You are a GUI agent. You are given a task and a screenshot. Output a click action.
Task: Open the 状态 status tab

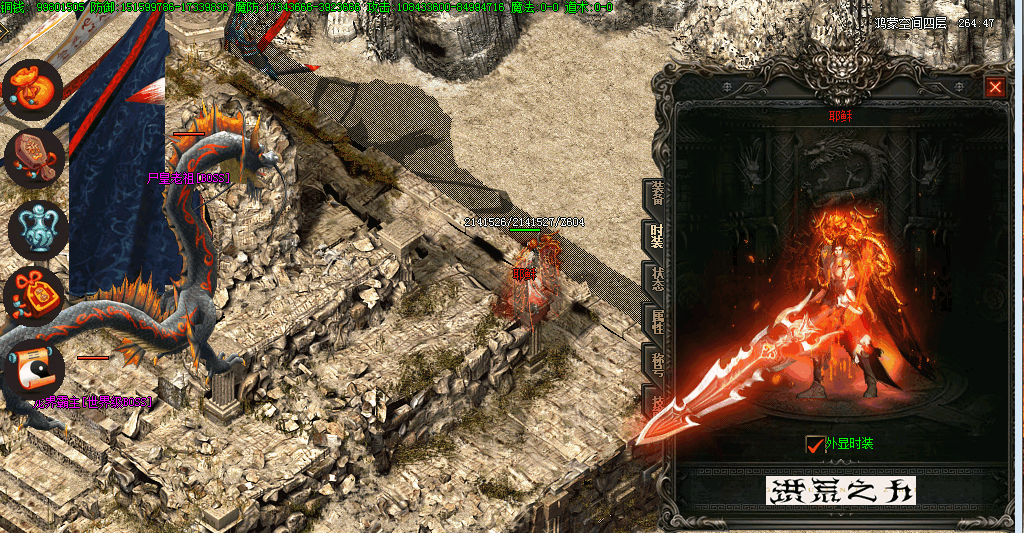(x=656, y=280)
